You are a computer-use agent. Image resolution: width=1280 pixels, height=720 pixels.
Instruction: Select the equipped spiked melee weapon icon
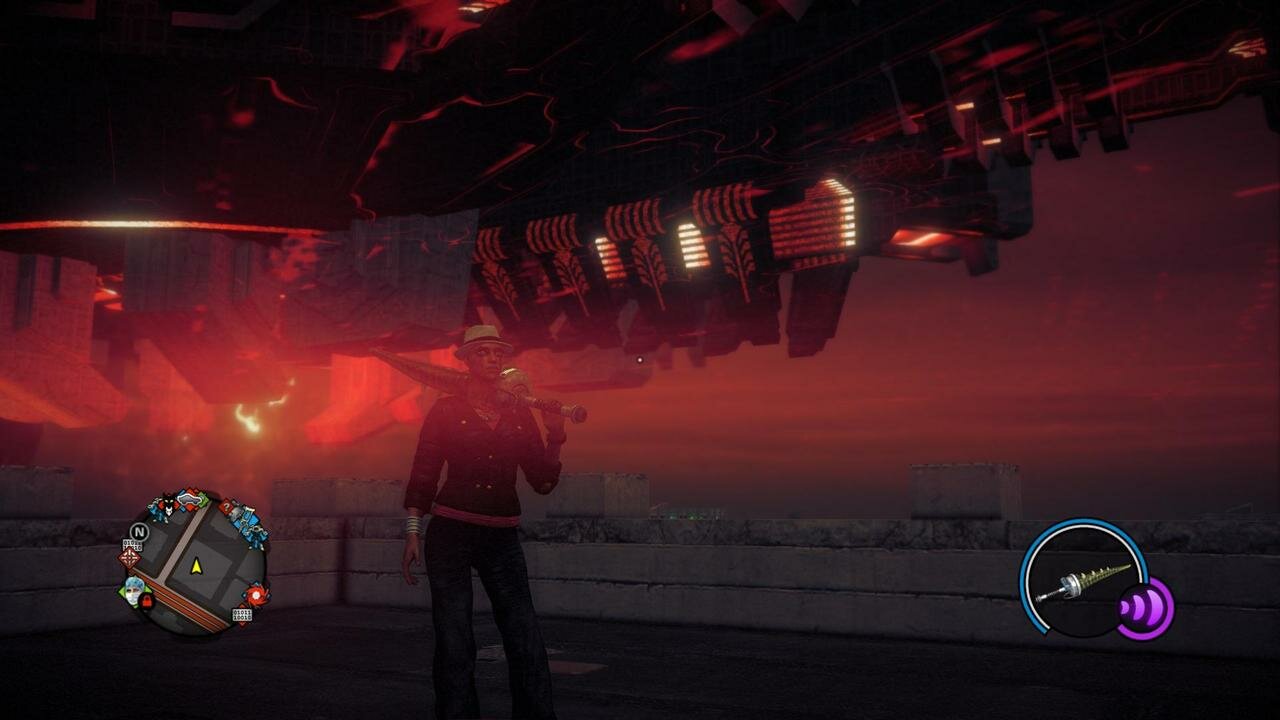coord(1082,582)
